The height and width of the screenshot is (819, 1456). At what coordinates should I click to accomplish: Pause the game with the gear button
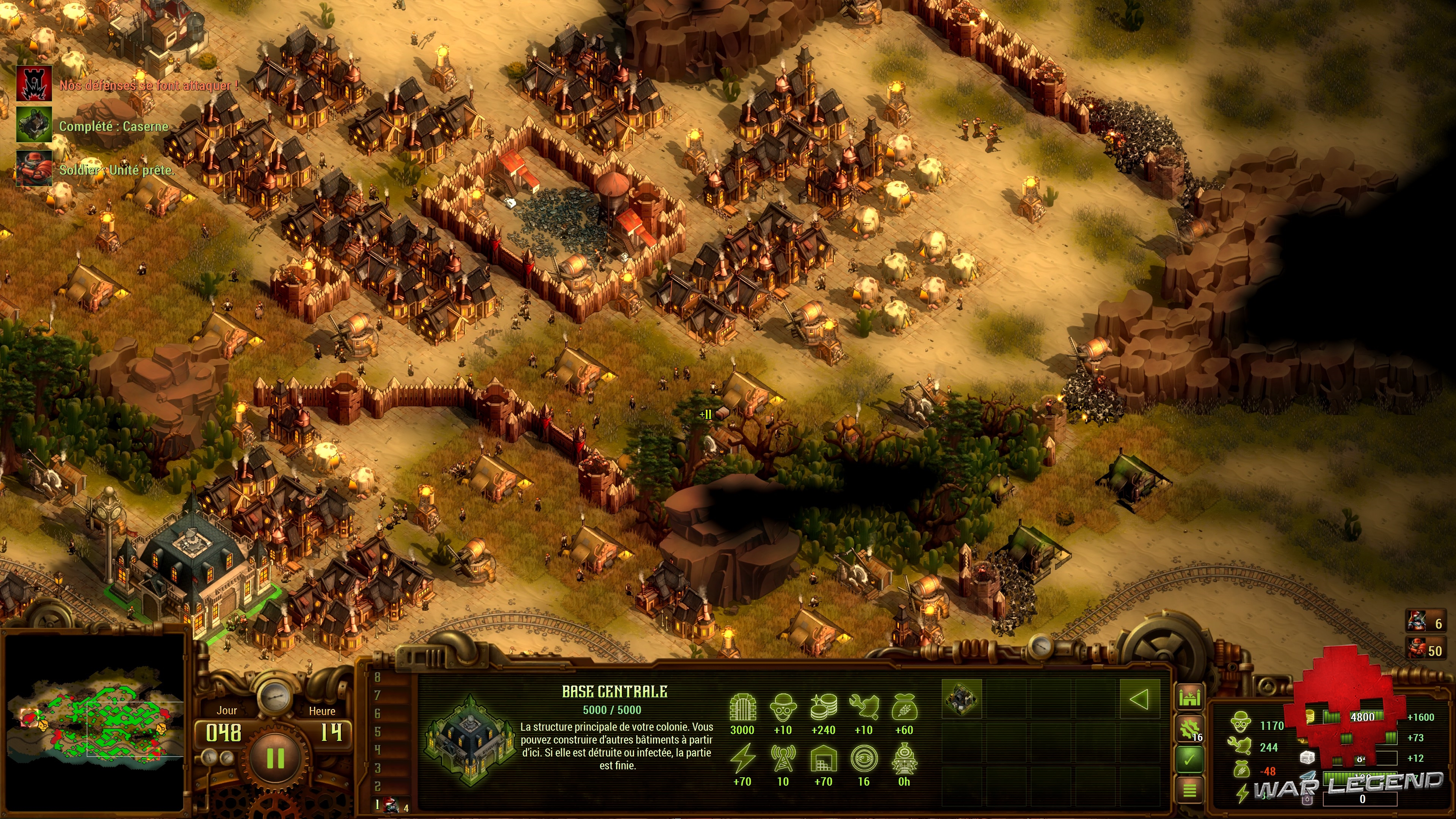(x=275, y=758)
